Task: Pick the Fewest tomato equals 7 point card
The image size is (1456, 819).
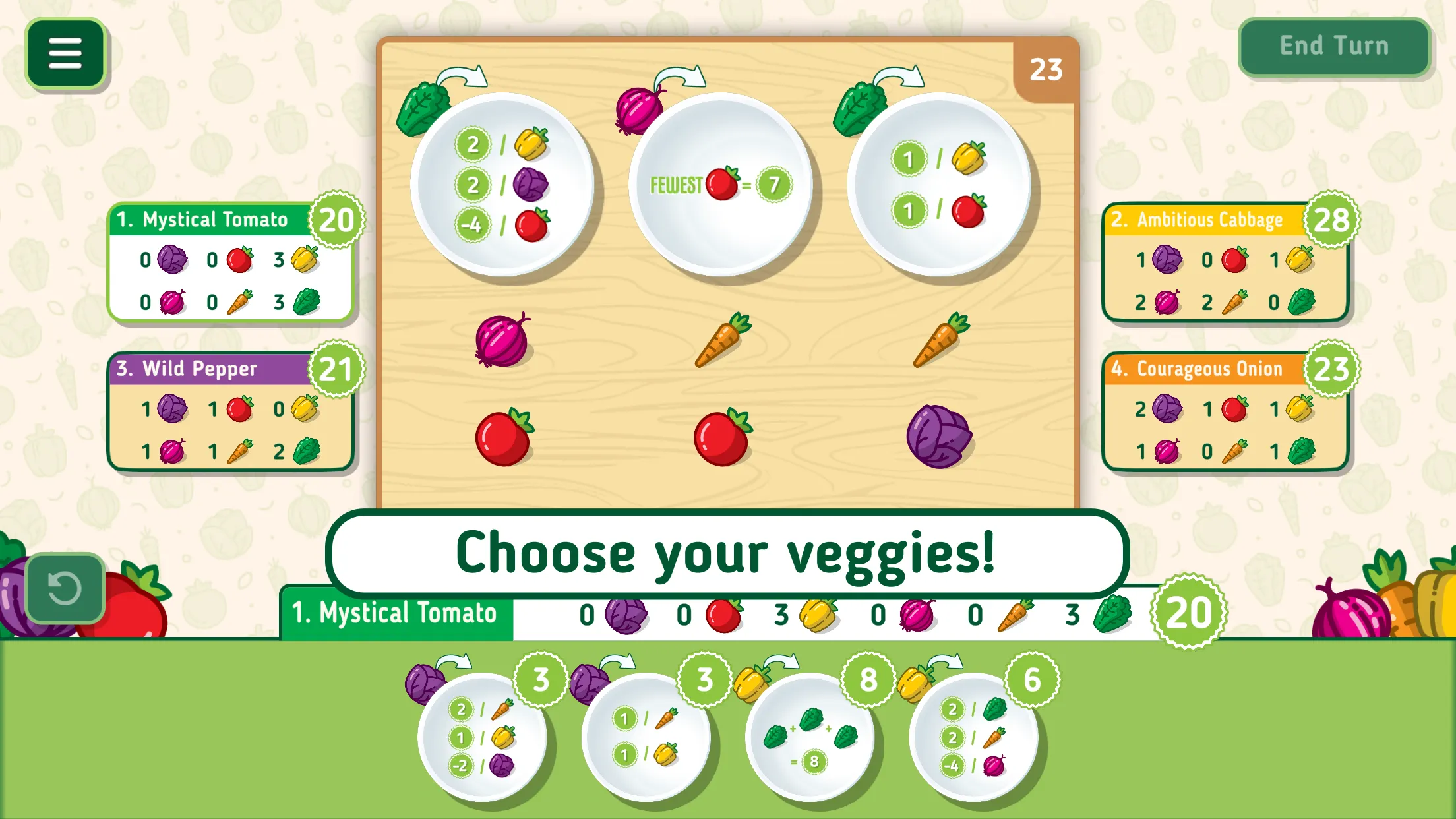Action: coord(720,185)
